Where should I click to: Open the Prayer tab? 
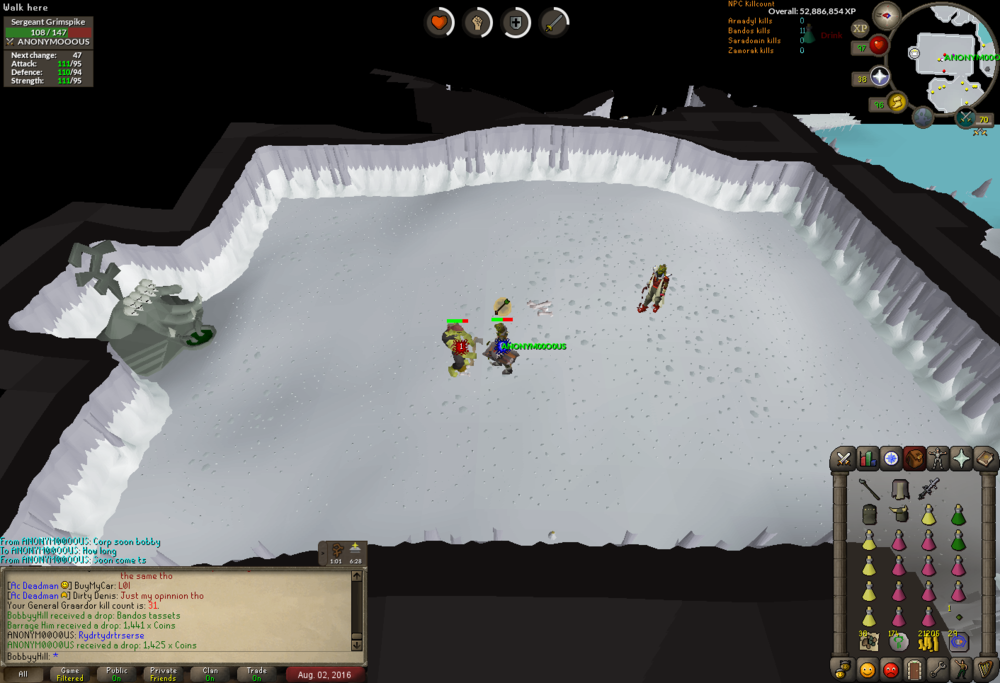click(961, 458)
